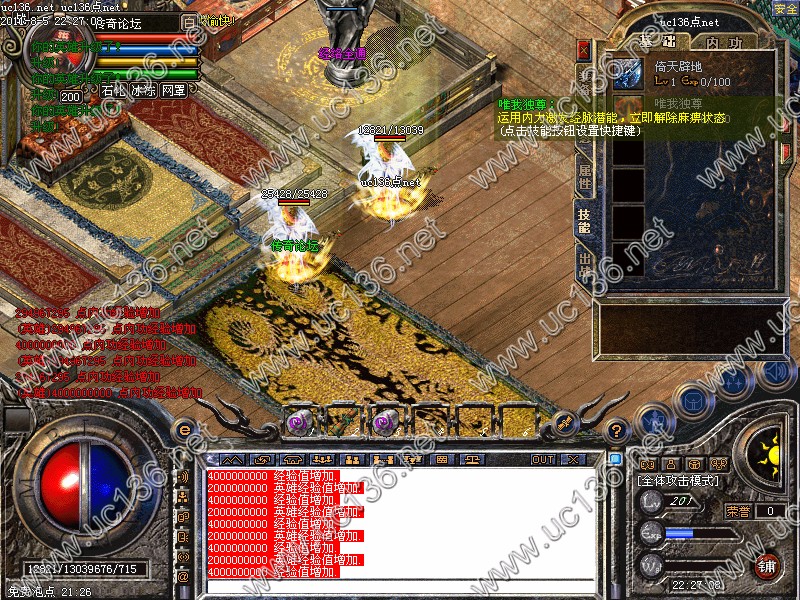Click the 安全 button in the corner
This screenshot has height=600, width=800.
[785, 9]
